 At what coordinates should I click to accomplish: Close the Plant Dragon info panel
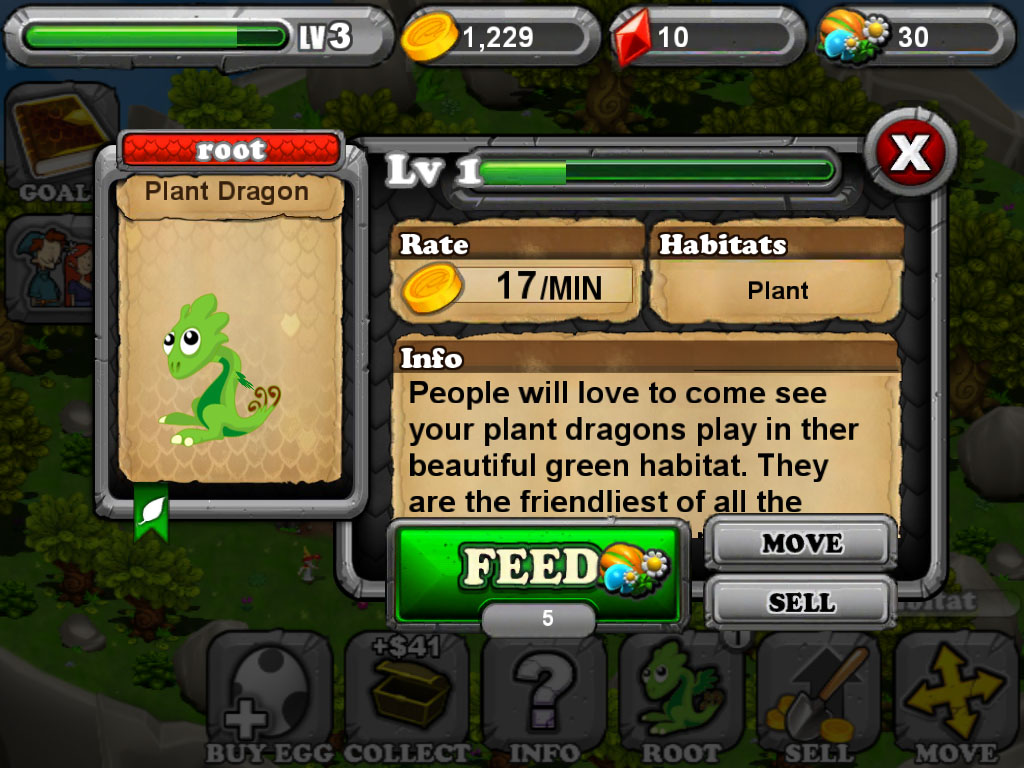coord(910,153)
